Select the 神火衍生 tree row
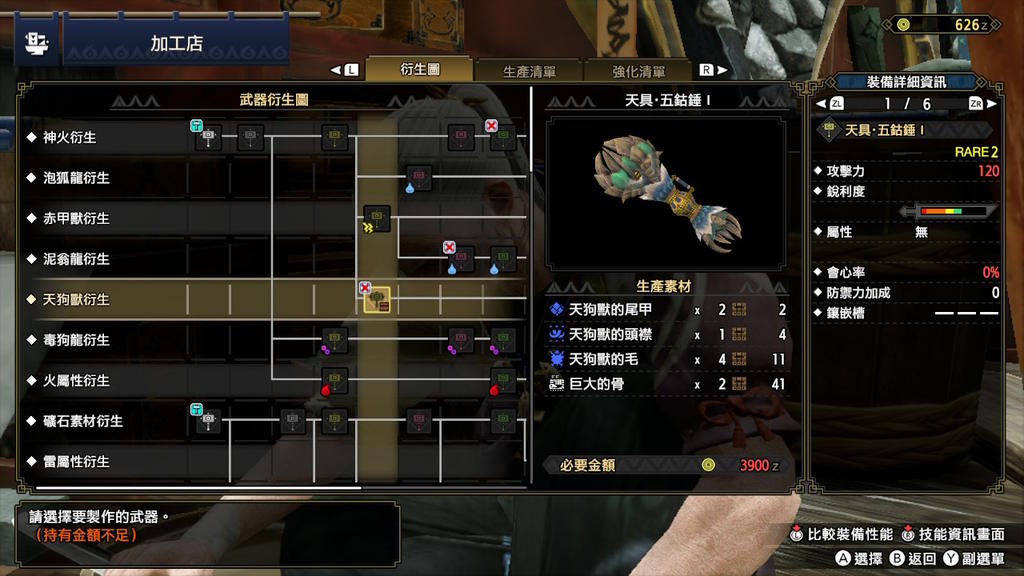 click(x=70, y=137)
